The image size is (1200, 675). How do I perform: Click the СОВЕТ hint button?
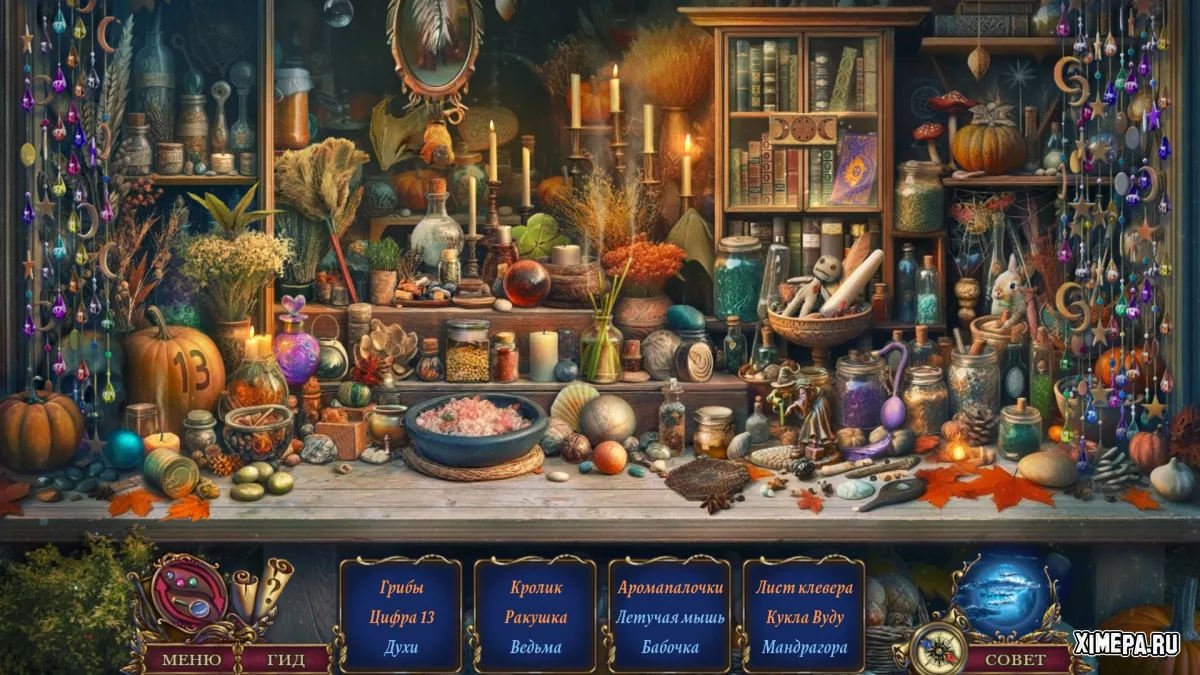[x=1015, y=660]
